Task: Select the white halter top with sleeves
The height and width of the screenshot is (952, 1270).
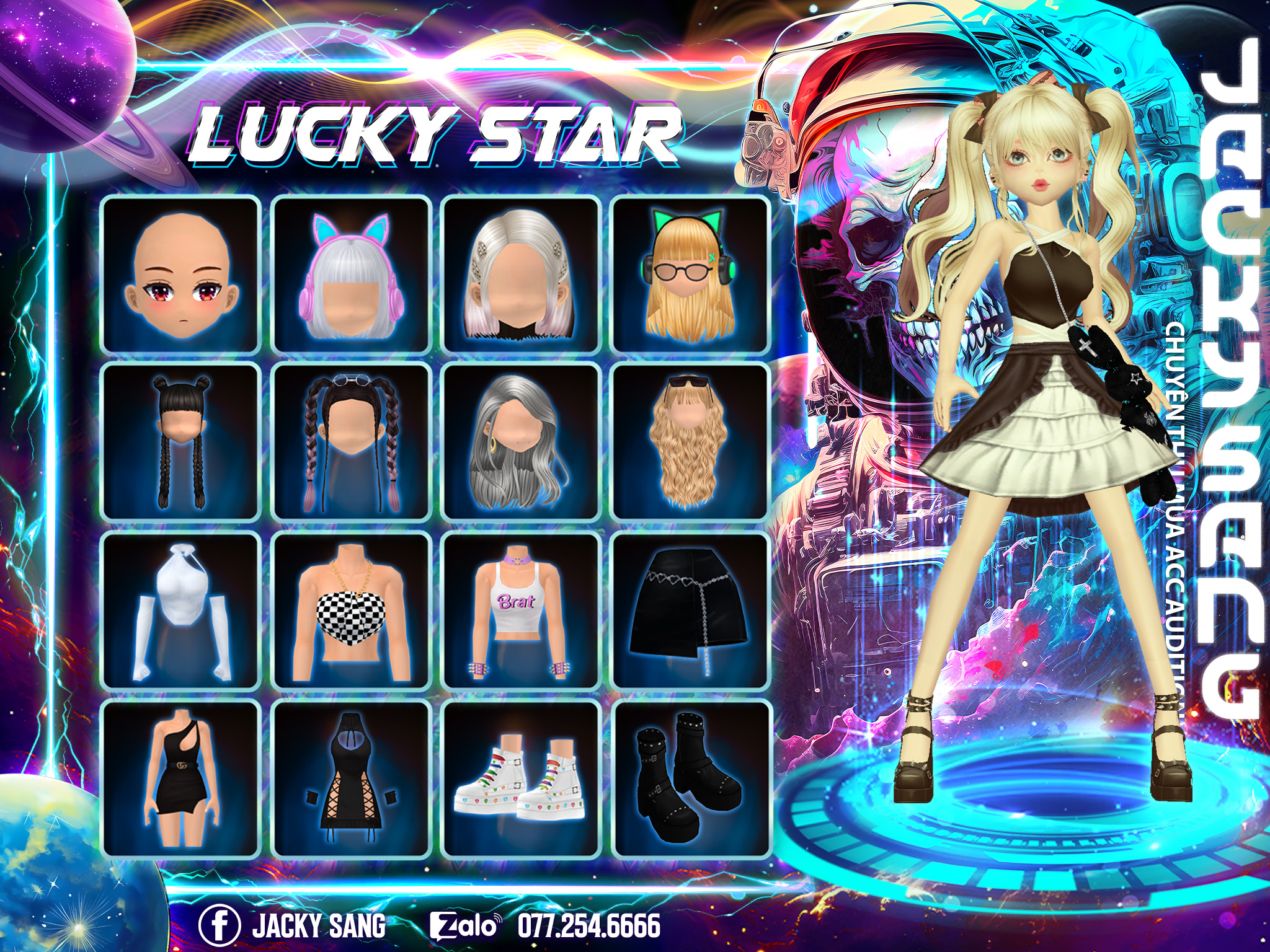Action: [x=180, y=611]
